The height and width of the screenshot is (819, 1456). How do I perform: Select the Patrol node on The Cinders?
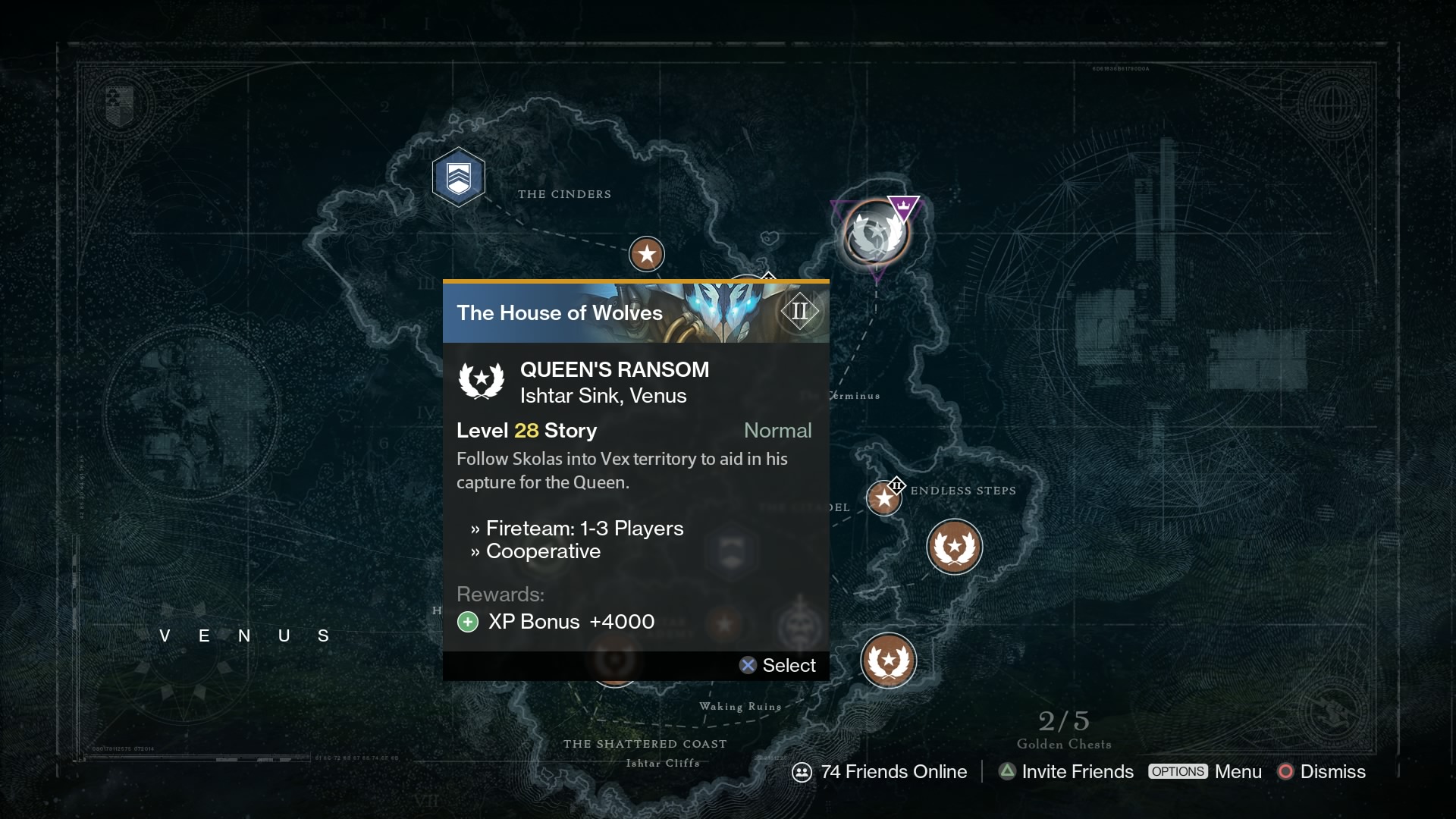459,177
